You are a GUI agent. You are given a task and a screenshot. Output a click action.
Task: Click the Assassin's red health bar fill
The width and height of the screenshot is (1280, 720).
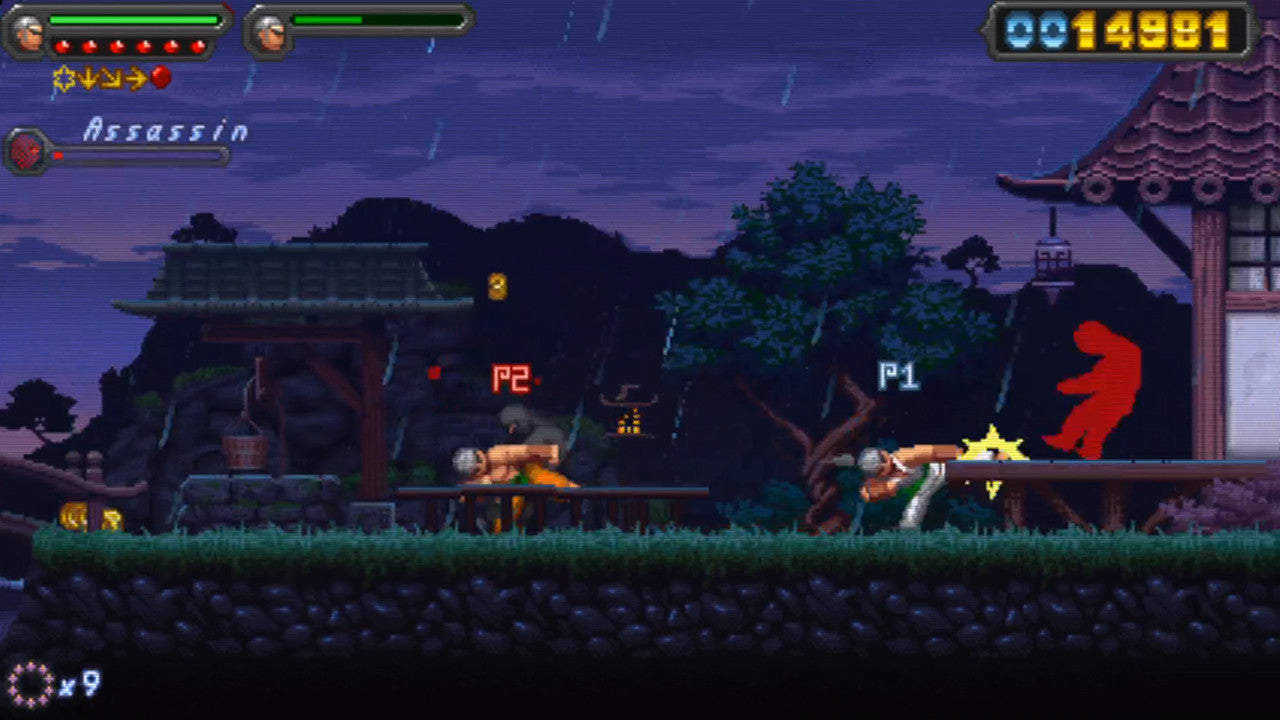click(x=57, y=155)
